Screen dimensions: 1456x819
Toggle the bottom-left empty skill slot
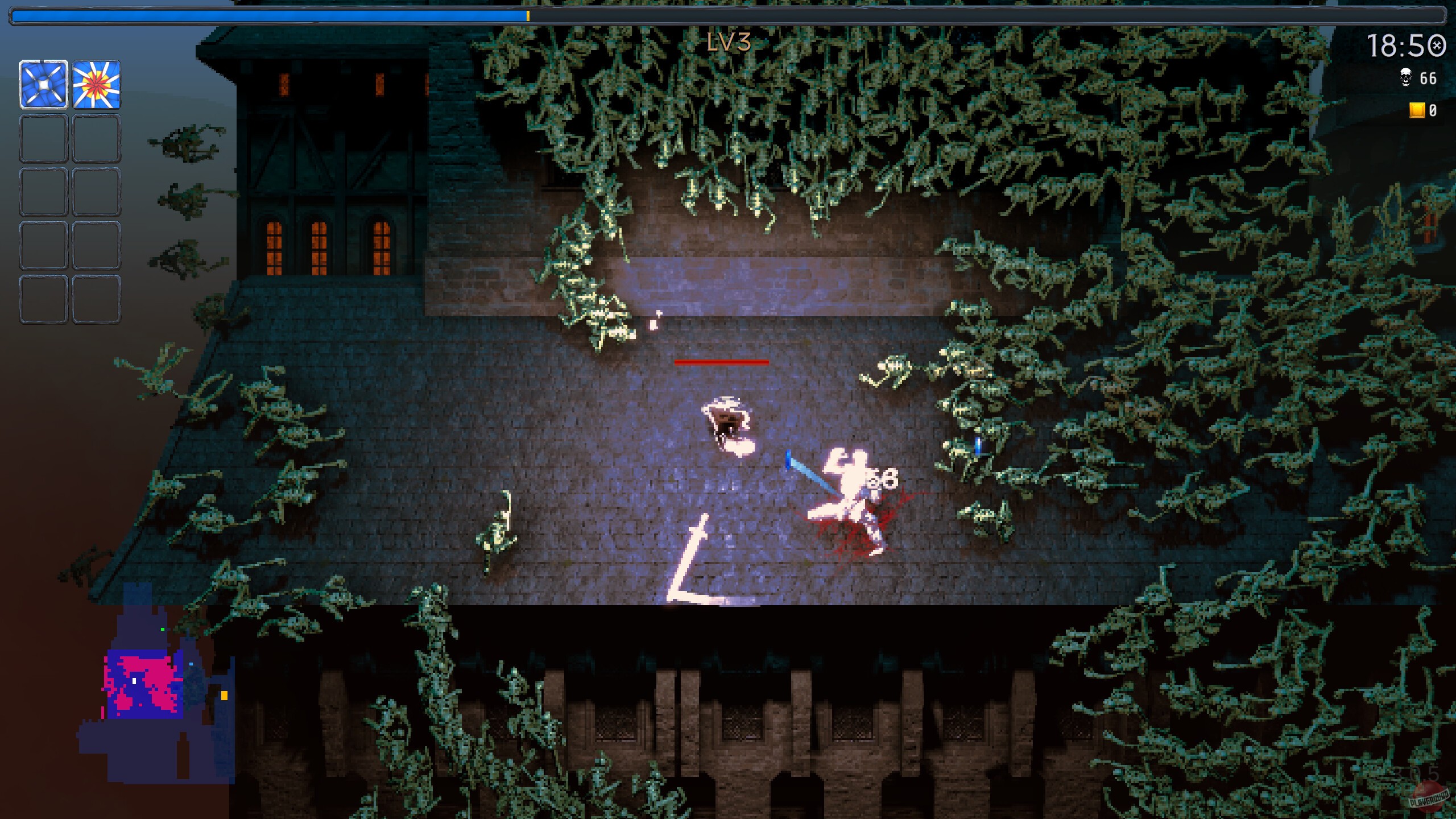tap(43, 300)
